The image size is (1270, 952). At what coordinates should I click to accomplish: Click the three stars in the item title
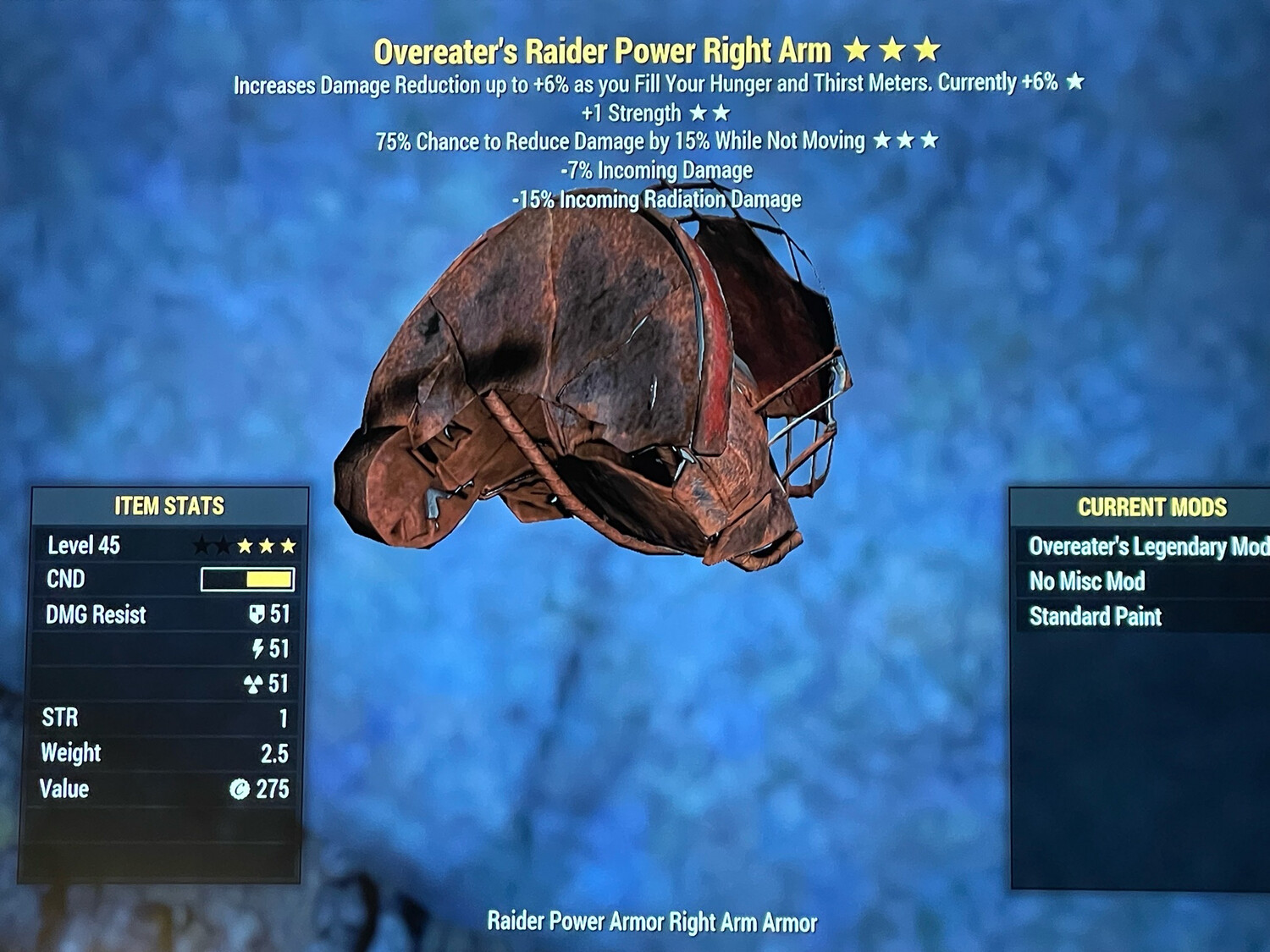(893, 50)
